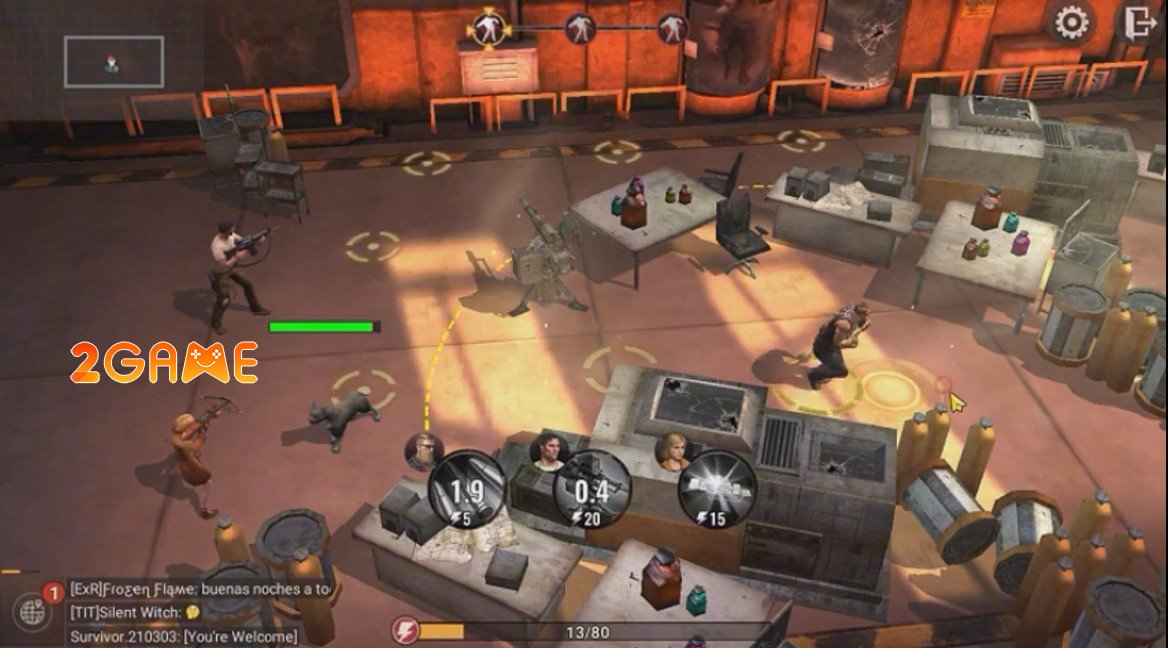This screenshot has width=1168, height=648.
Task: Select the middle zombie wave marker
Action: pos(580,28)
